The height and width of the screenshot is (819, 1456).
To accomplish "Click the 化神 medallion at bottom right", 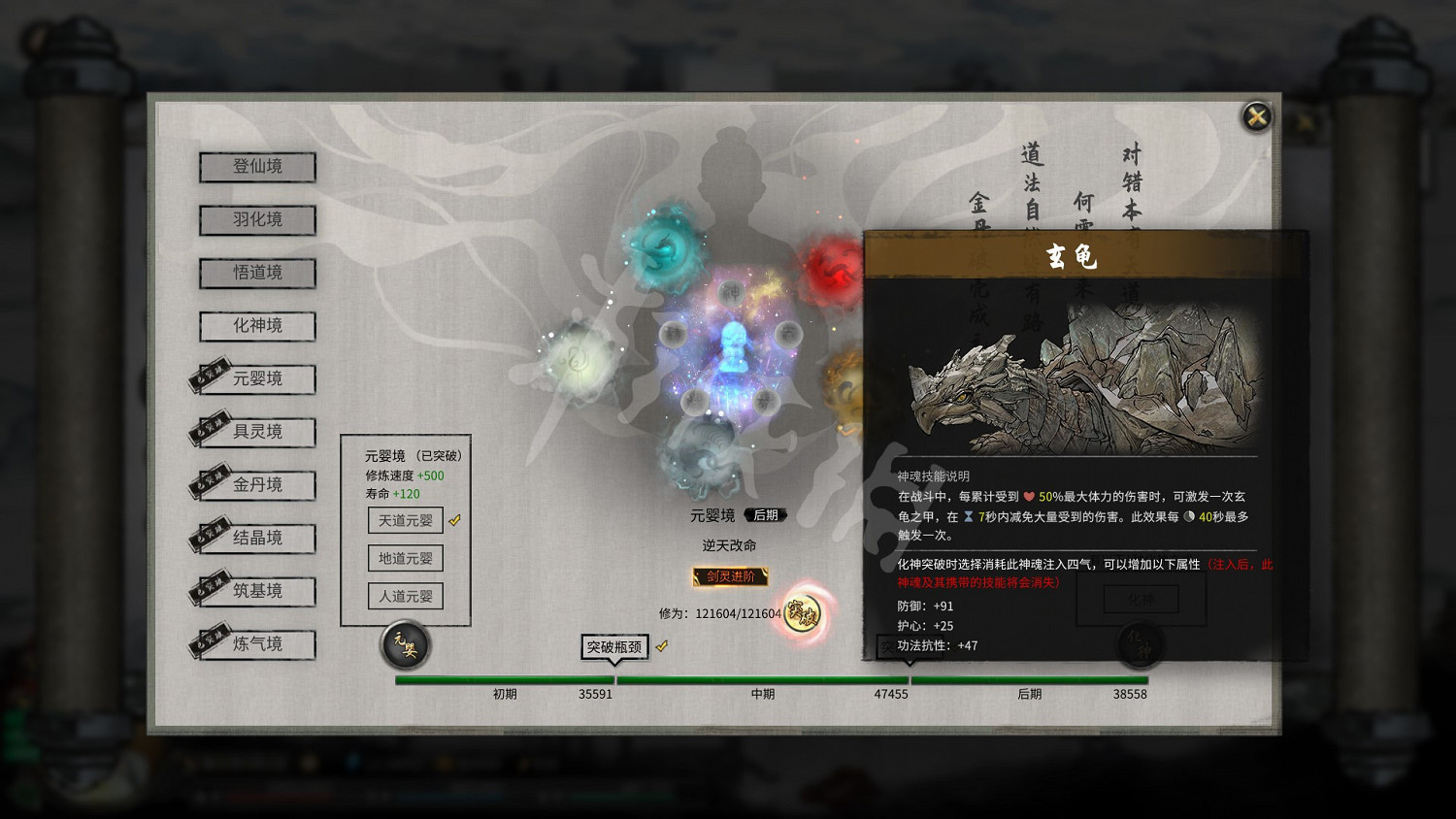I will [1141, 644].
